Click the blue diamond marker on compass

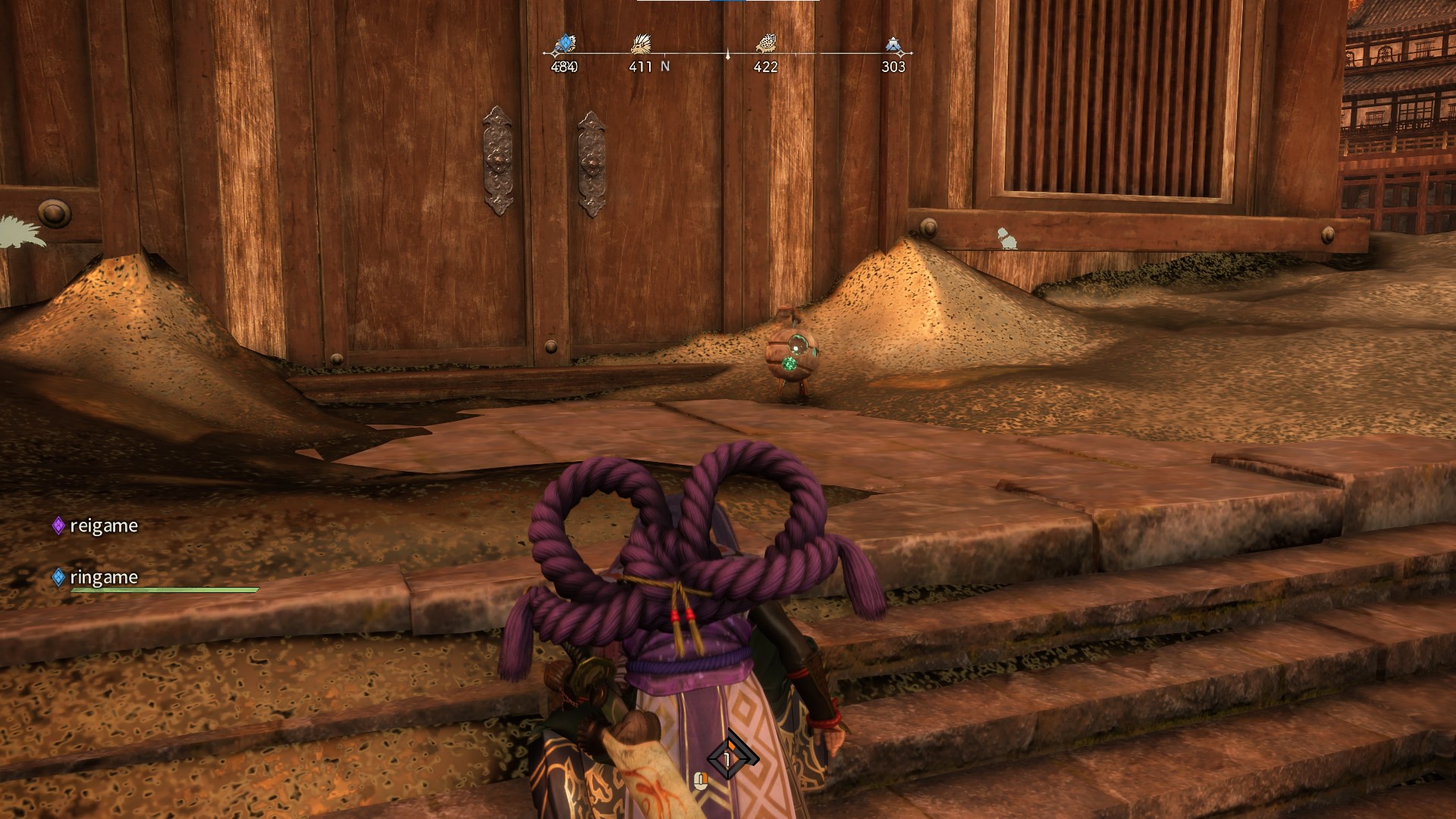(564, 44)
